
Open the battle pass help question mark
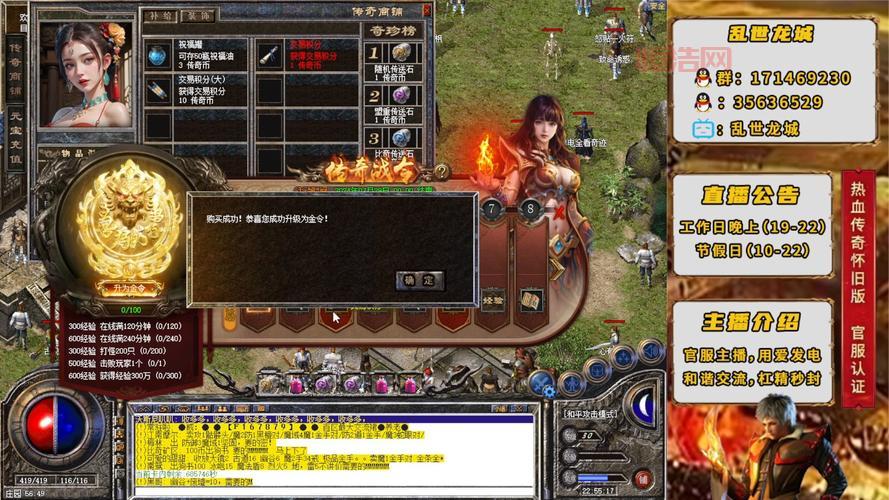[x=441, y=171]
